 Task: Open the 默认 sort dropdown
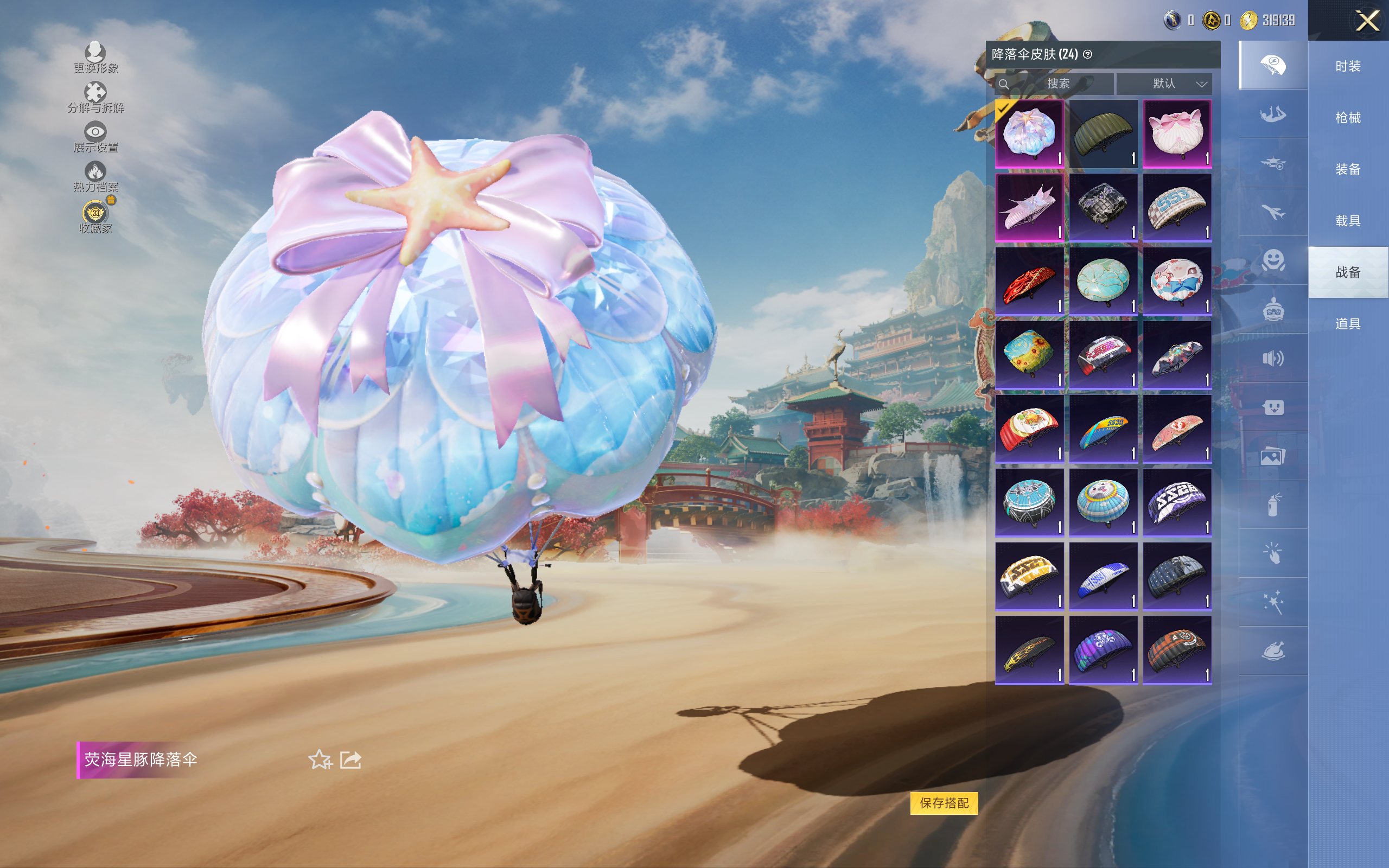coord(1164,84)
